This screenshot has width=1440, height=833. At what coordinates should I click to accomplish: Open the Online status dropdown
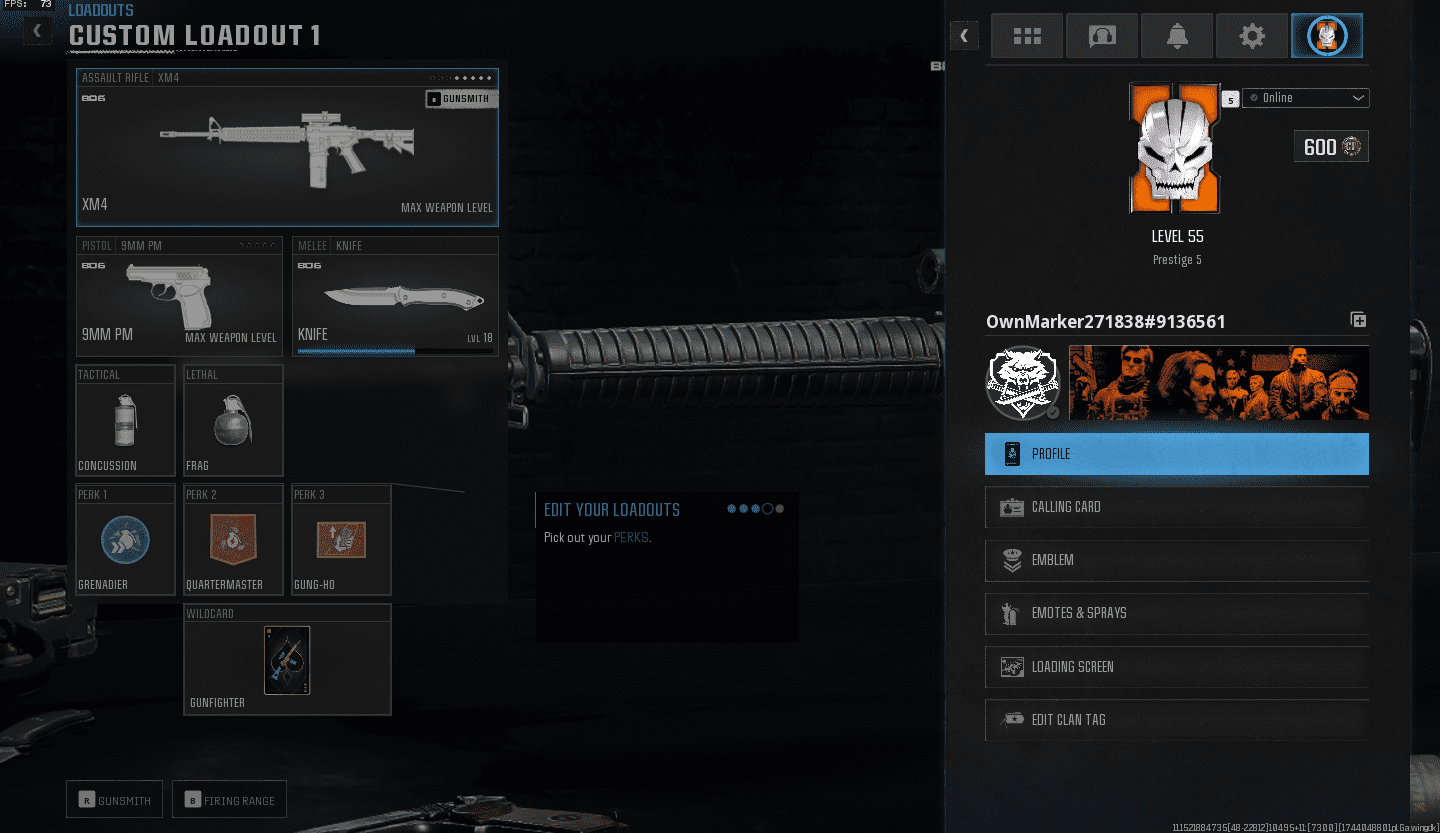click(x=1305, y=98)
